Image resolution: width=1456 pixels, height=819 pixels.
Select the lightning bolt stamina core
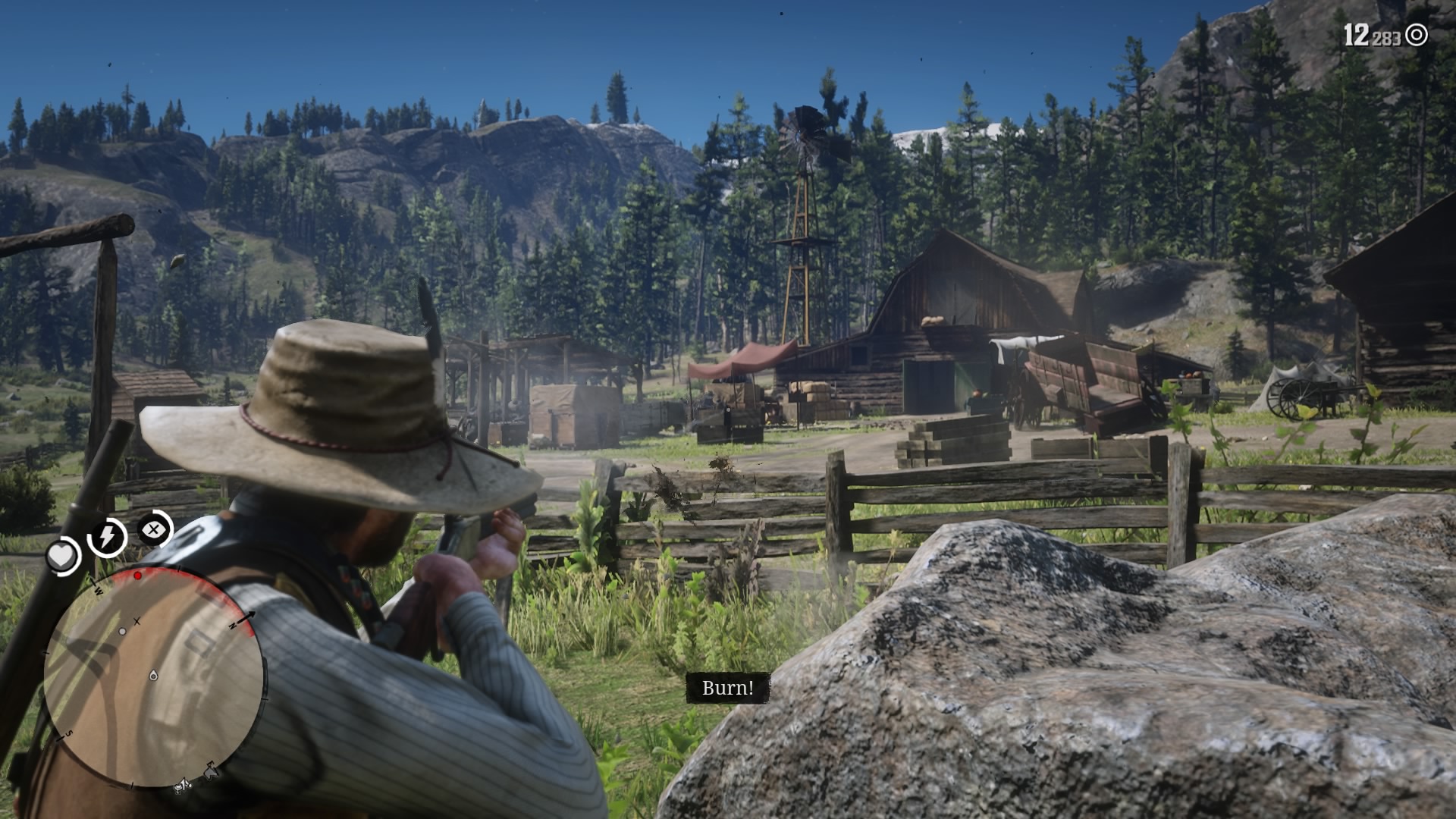click(107, 537)
